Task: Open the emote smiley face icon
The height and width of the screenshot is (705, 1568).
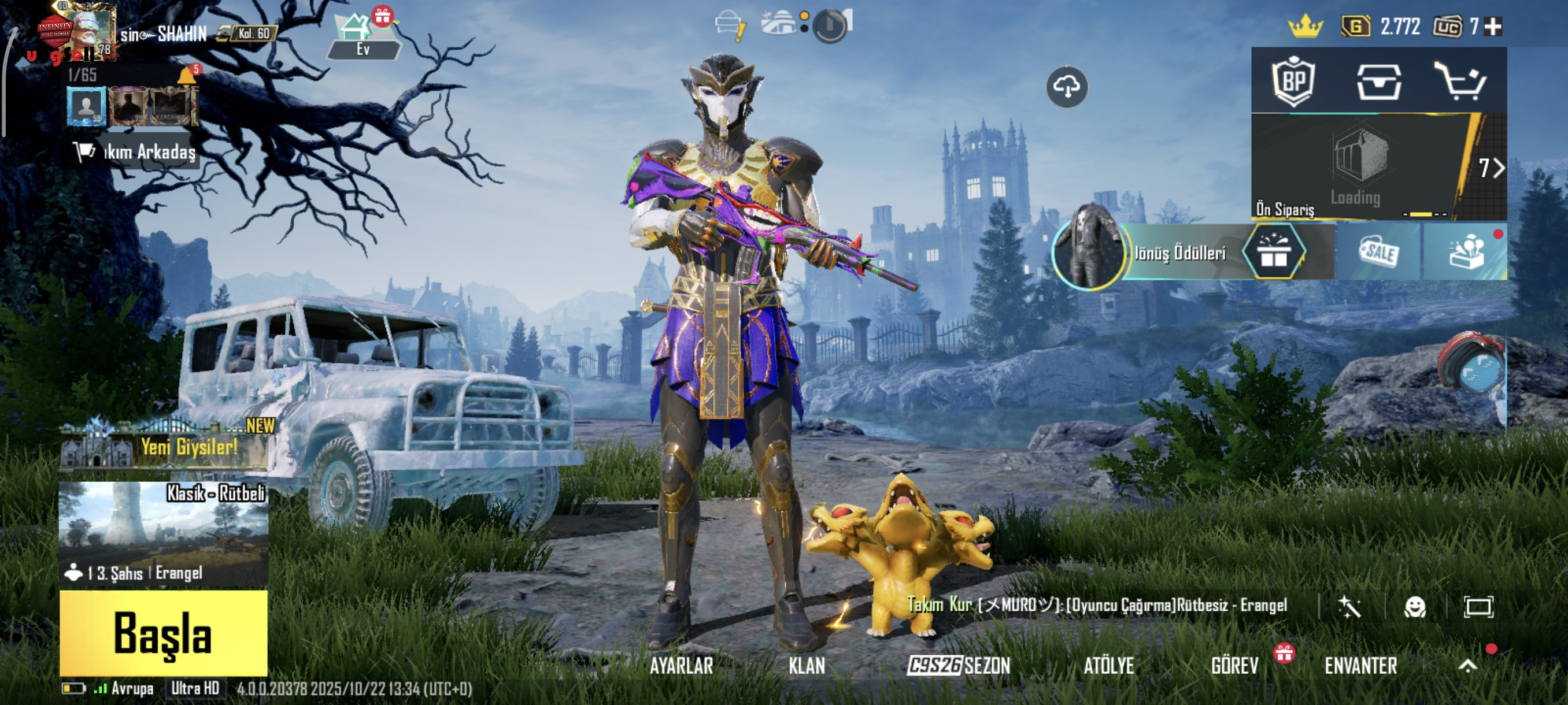Action: point(1415,606)
